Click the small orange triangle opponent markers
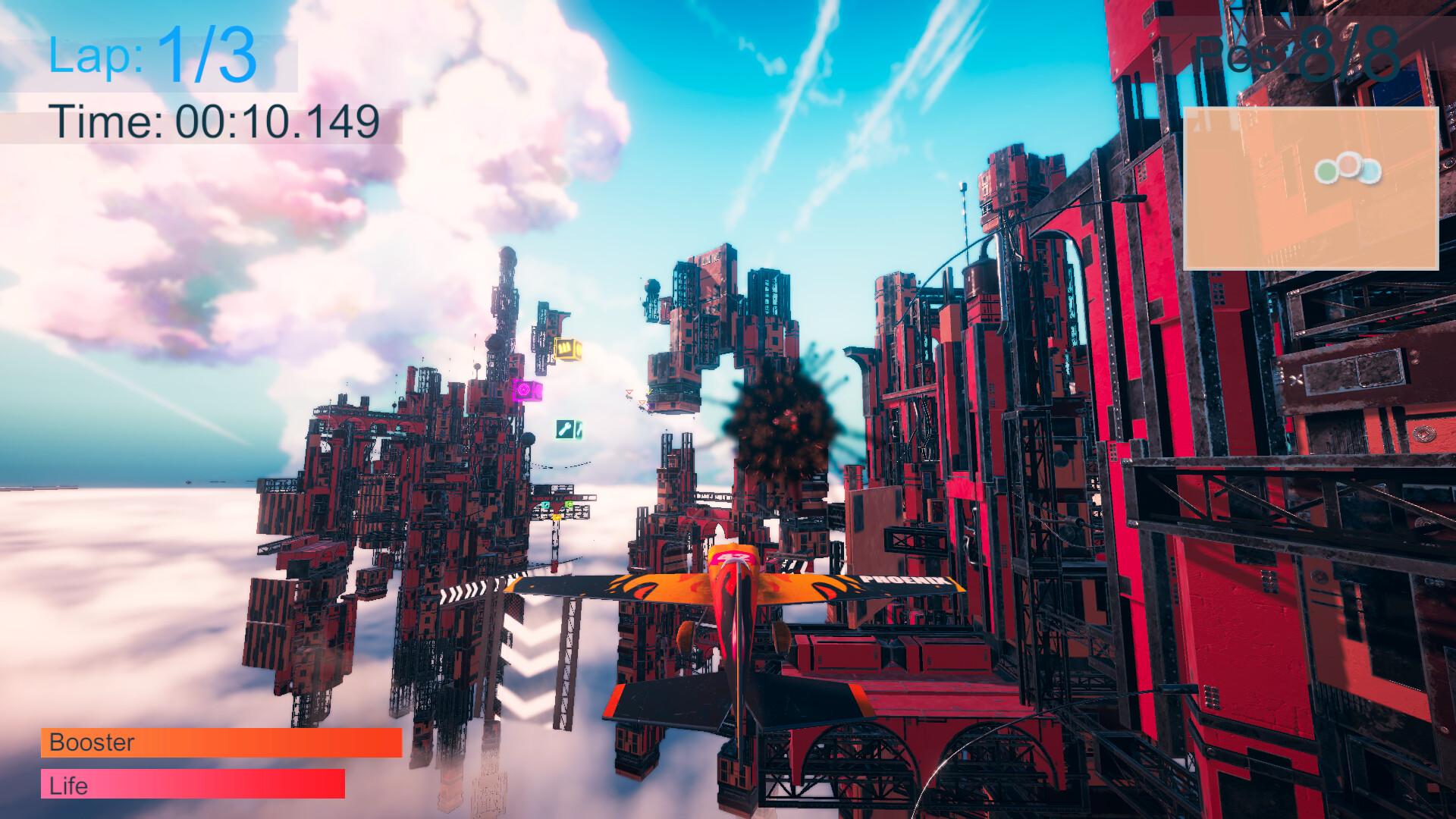This screenshot has width=1456, height=819. (x=642, y=403)
